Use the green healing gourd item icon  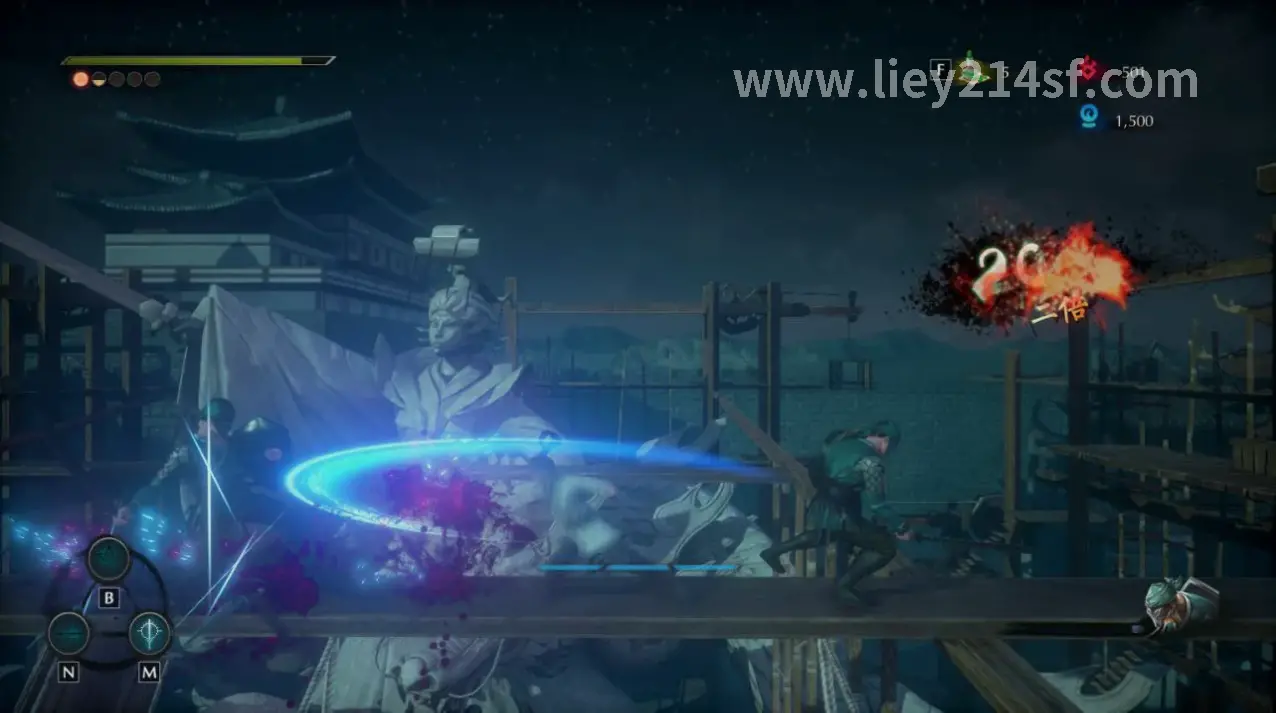coord(969,70)
